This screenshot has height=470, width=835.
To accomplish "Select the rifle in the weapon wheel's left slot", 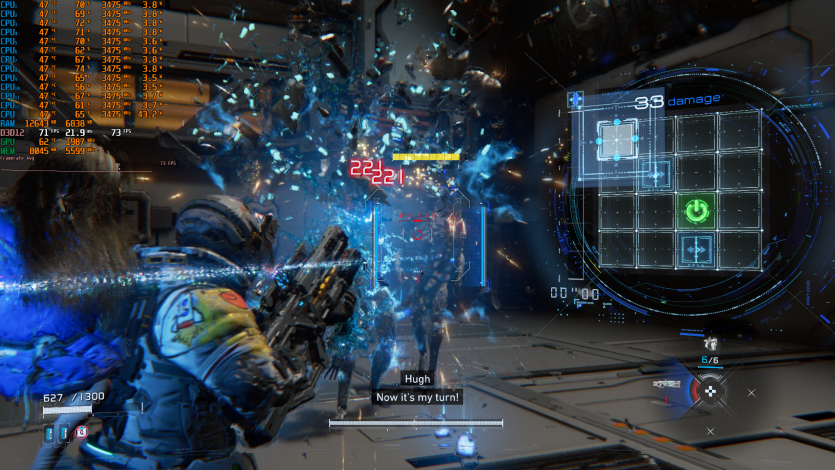I will click(x=668, y=384).
